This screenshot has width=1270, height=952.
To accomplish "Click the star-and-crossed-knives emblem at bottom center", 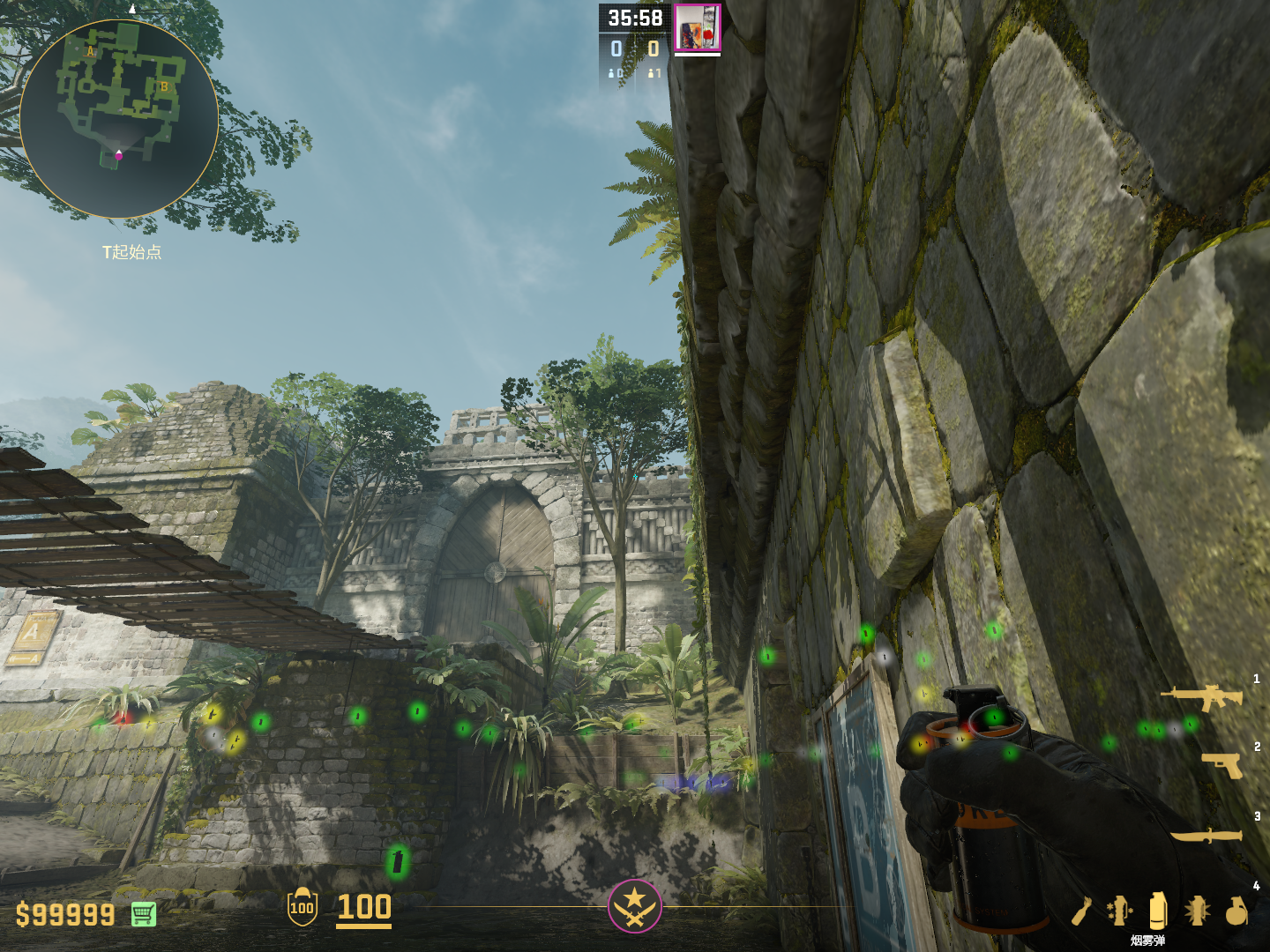I will [634, 905].
